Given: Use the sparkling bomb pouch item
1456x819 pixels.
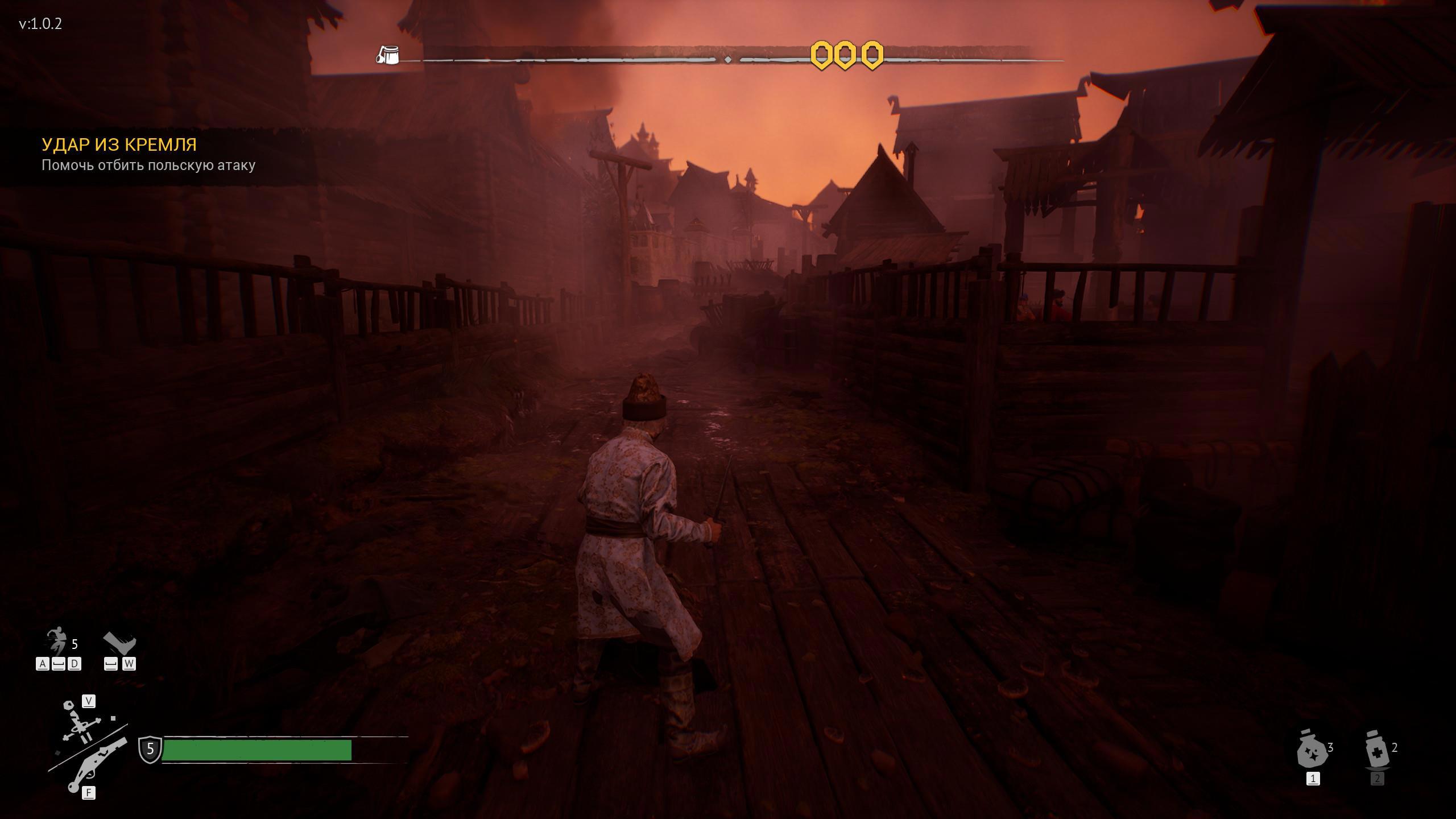Looking at the screenshot, I should 1312,750.
